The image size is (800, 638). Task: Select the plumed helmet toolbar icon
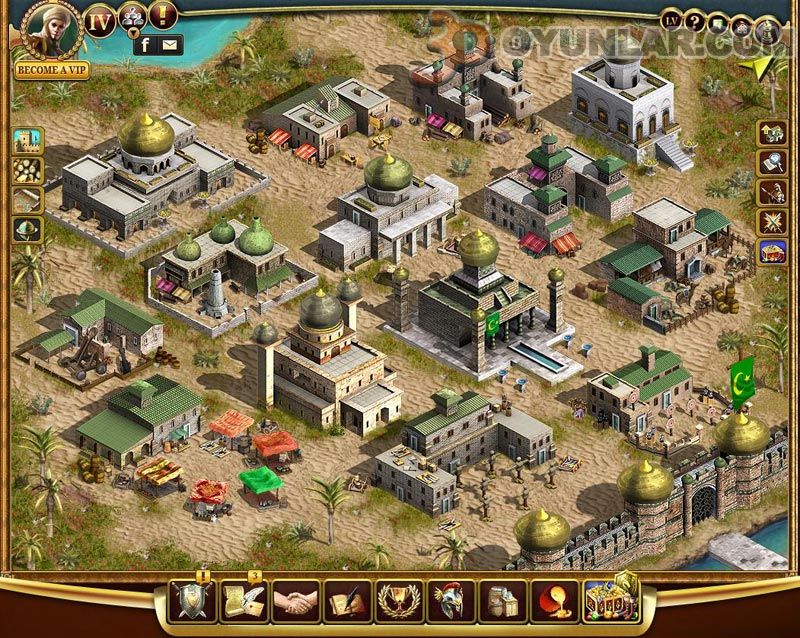452,603
